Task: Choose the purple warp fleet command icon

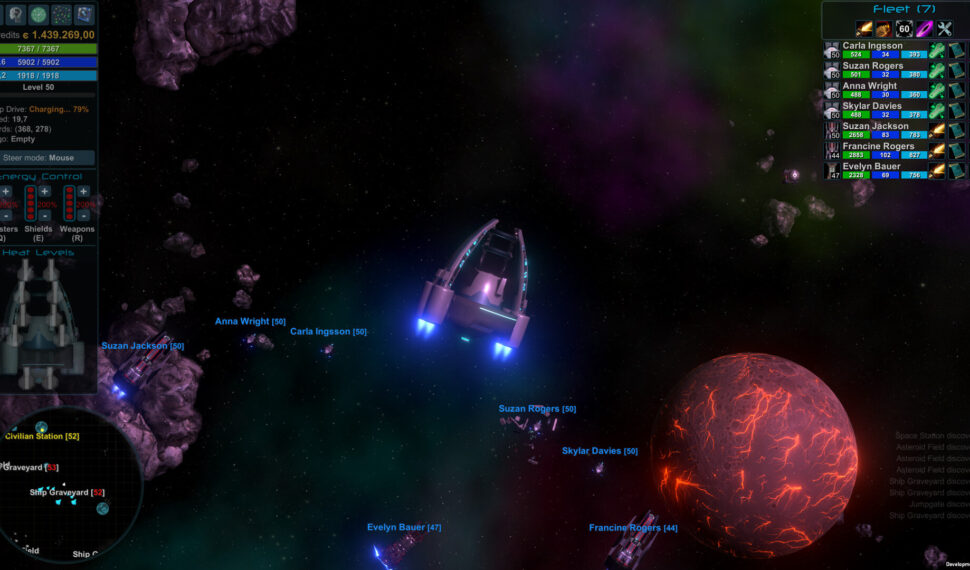Action: pos(924,29)
